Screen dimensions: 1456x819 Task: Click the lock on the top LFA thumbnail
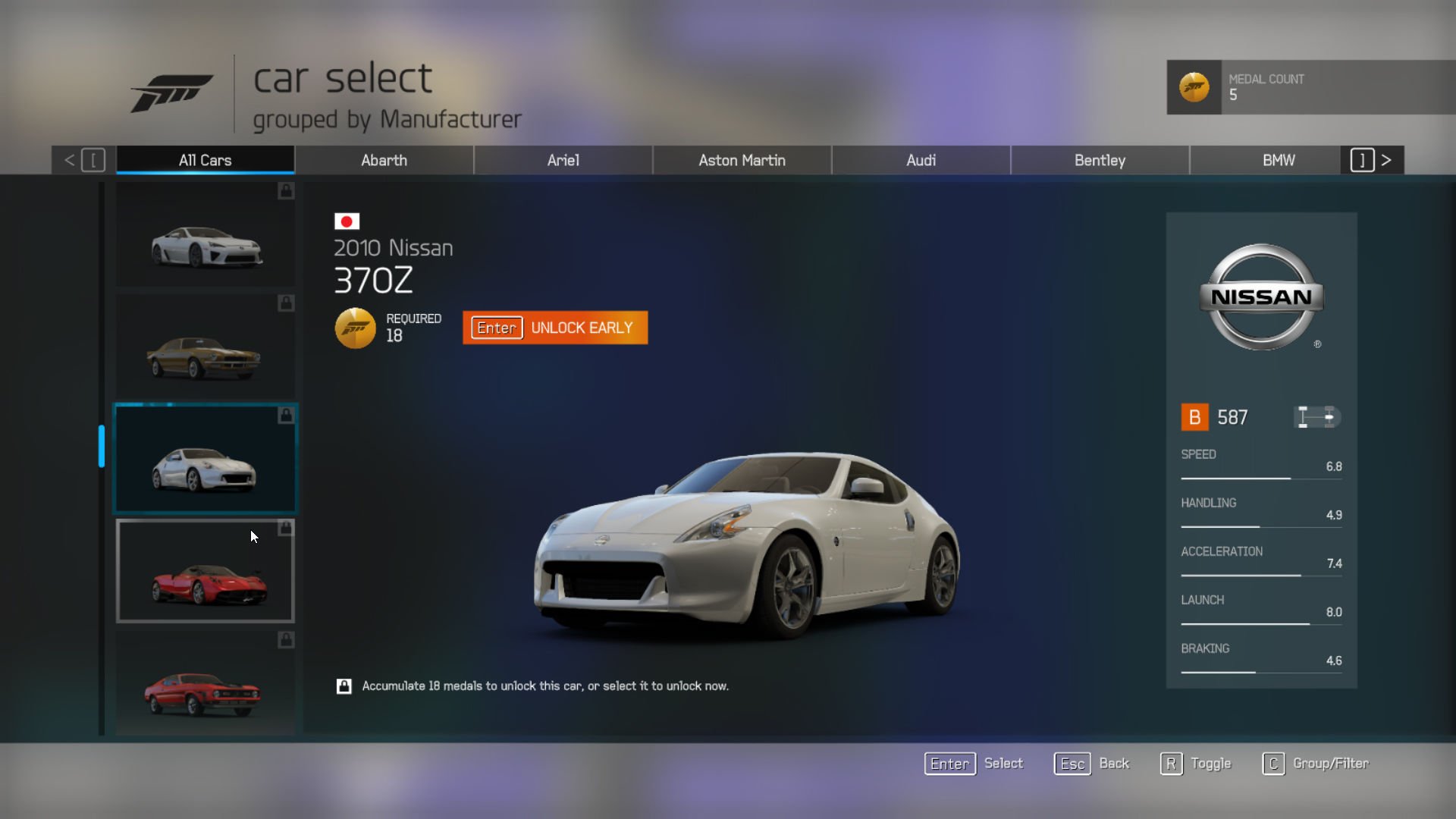[x=285, y=192]
